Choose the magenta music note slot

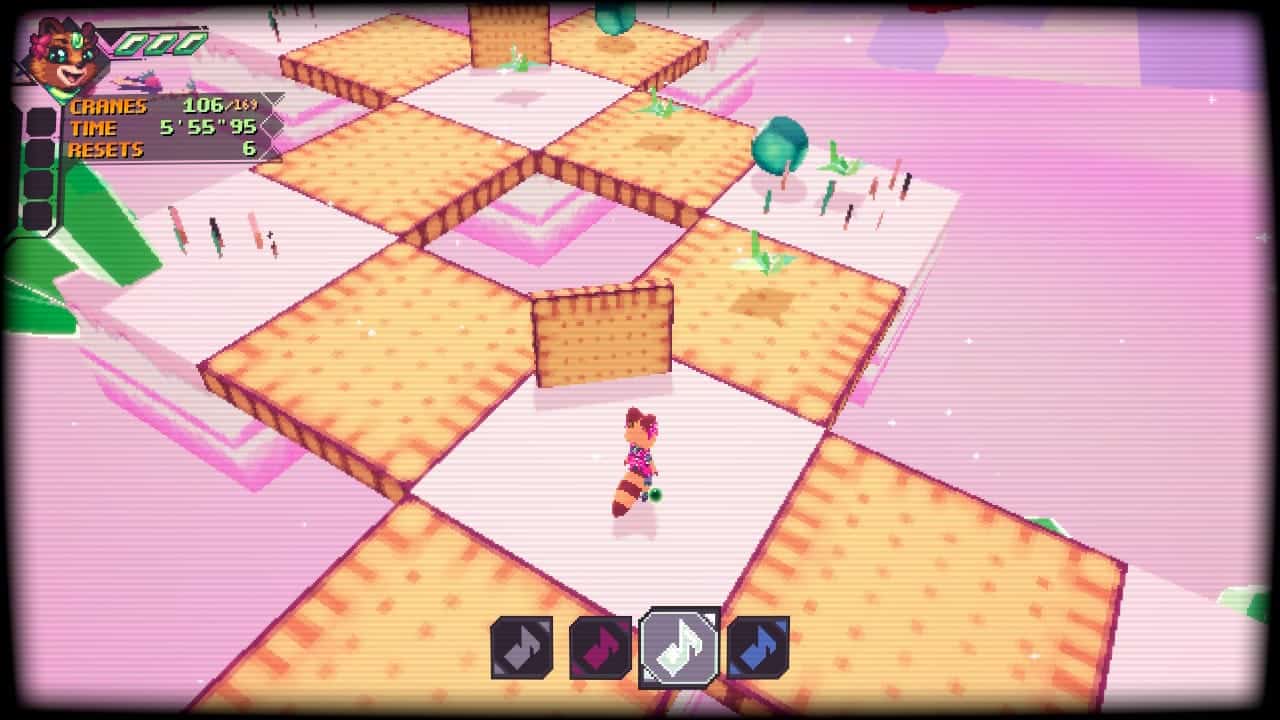600,647
